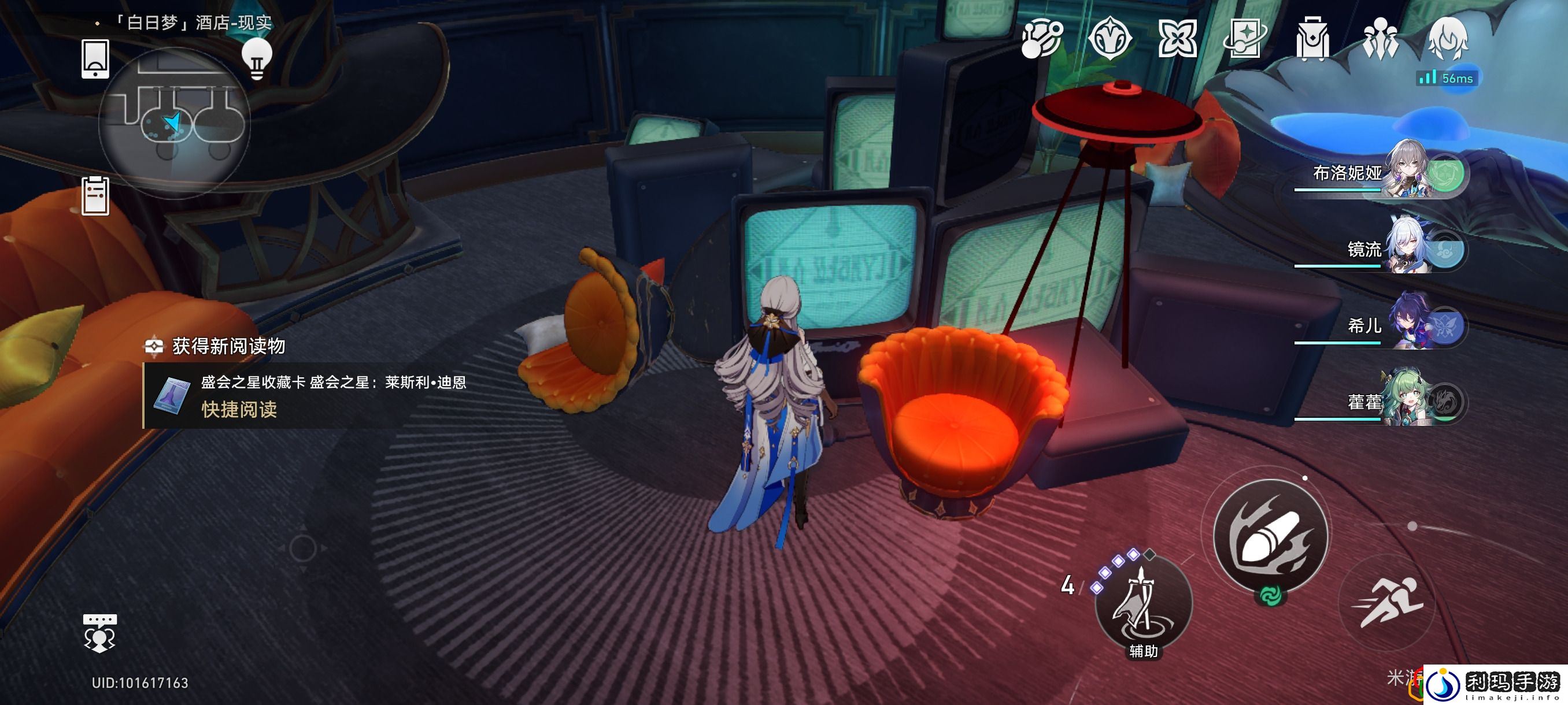This screenshot has height=705, width=1568.
Task: Activate the sprint running-figure button
Action: (x=1387, y=602)
